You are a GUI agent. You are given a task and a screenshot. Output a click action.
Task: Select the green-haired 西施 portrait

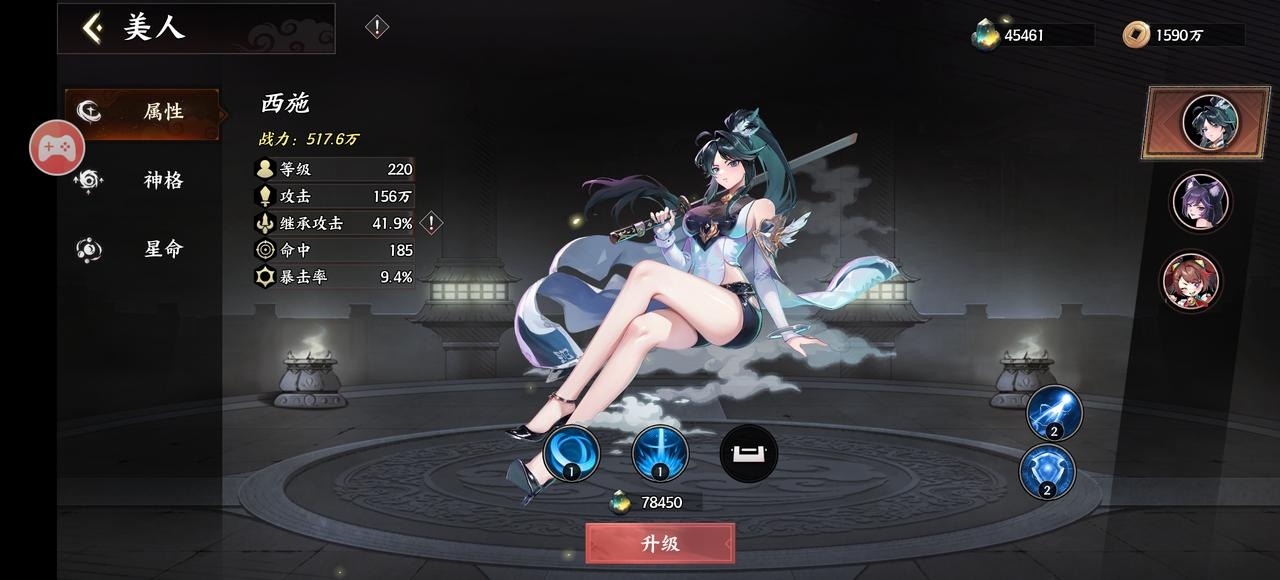1209,122
